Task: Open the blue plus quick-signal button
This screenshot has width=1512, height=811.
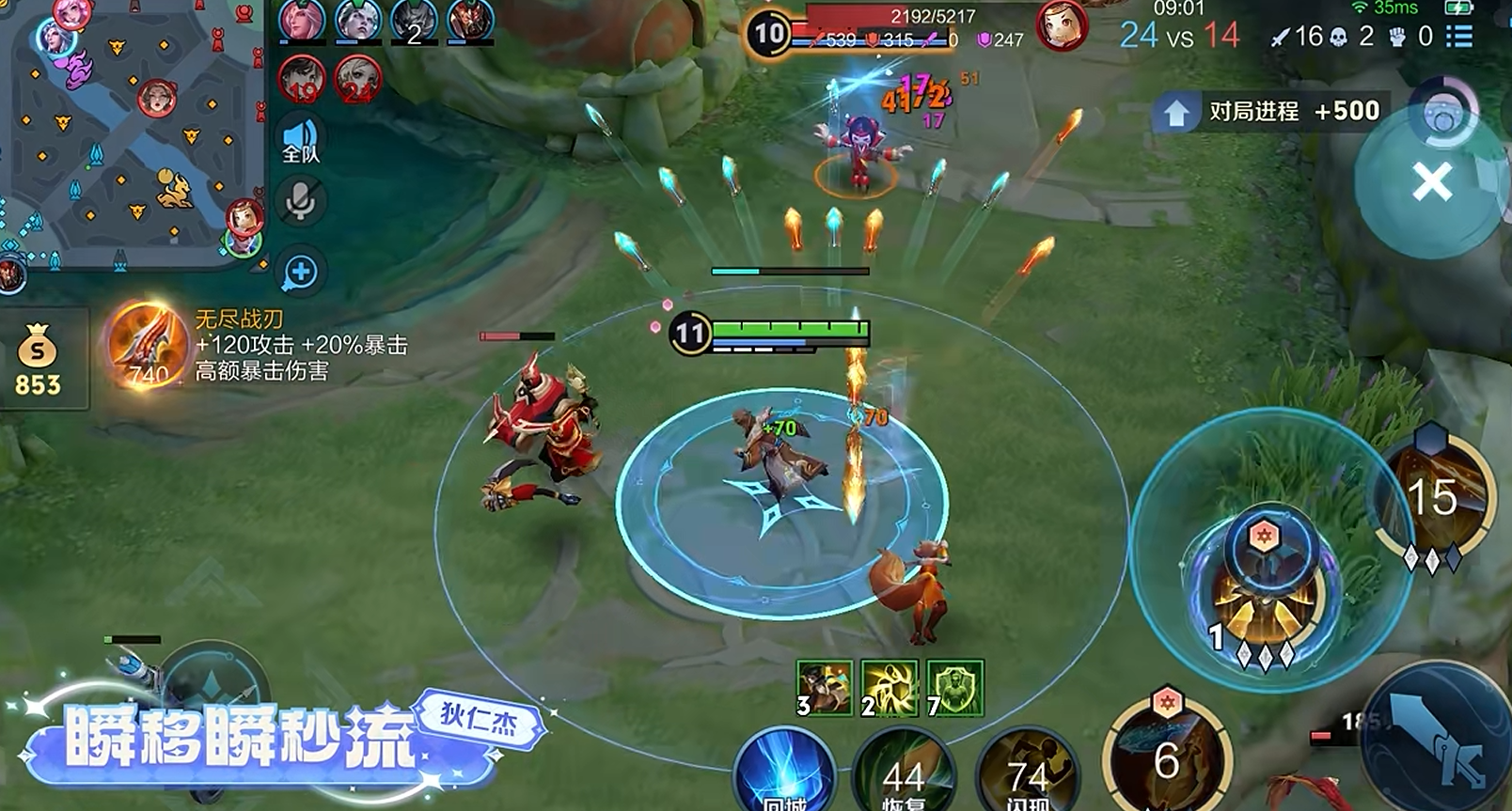Action: pyautogui.click(x=301, y=273)
